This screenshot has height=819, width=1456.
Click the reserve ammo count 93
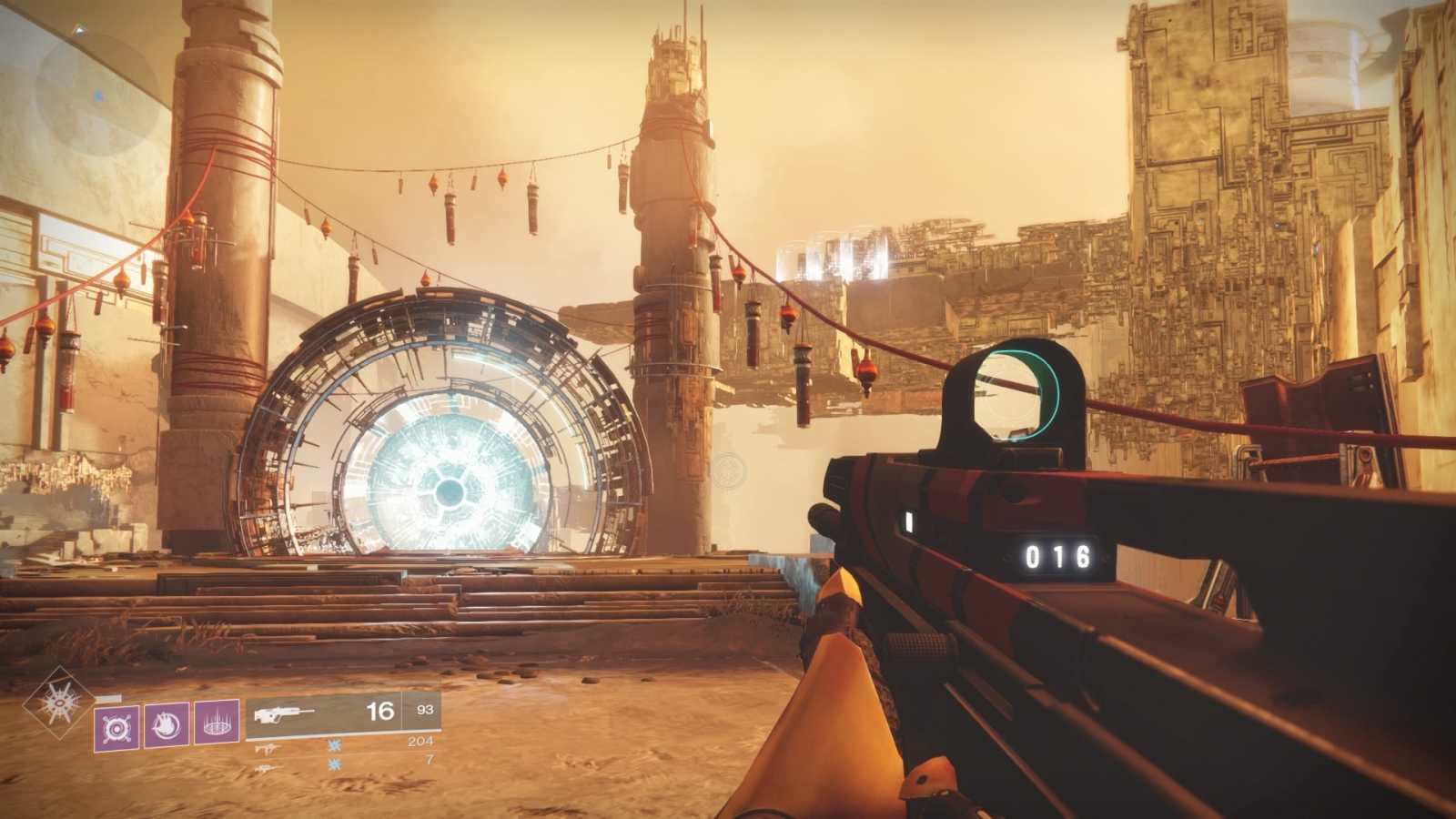coord(426,709)
